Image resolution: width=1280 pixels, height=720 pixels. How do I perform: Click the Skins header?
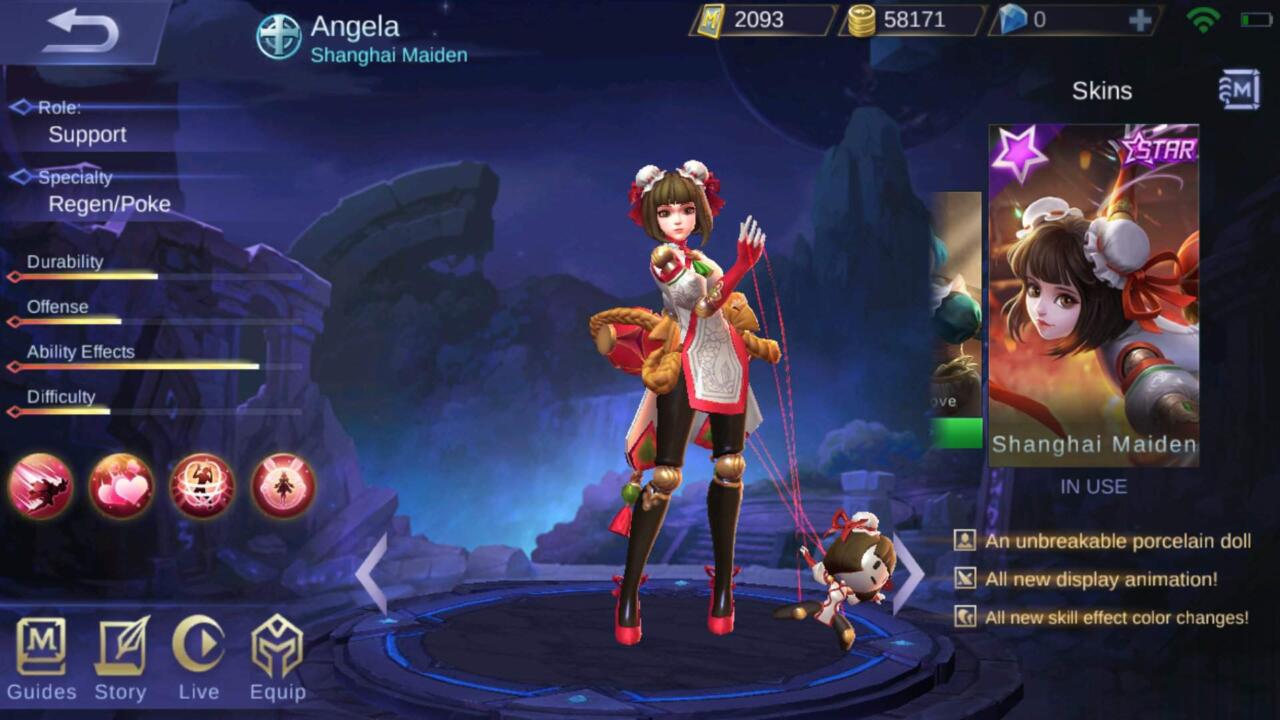[x=1103, y=91]
